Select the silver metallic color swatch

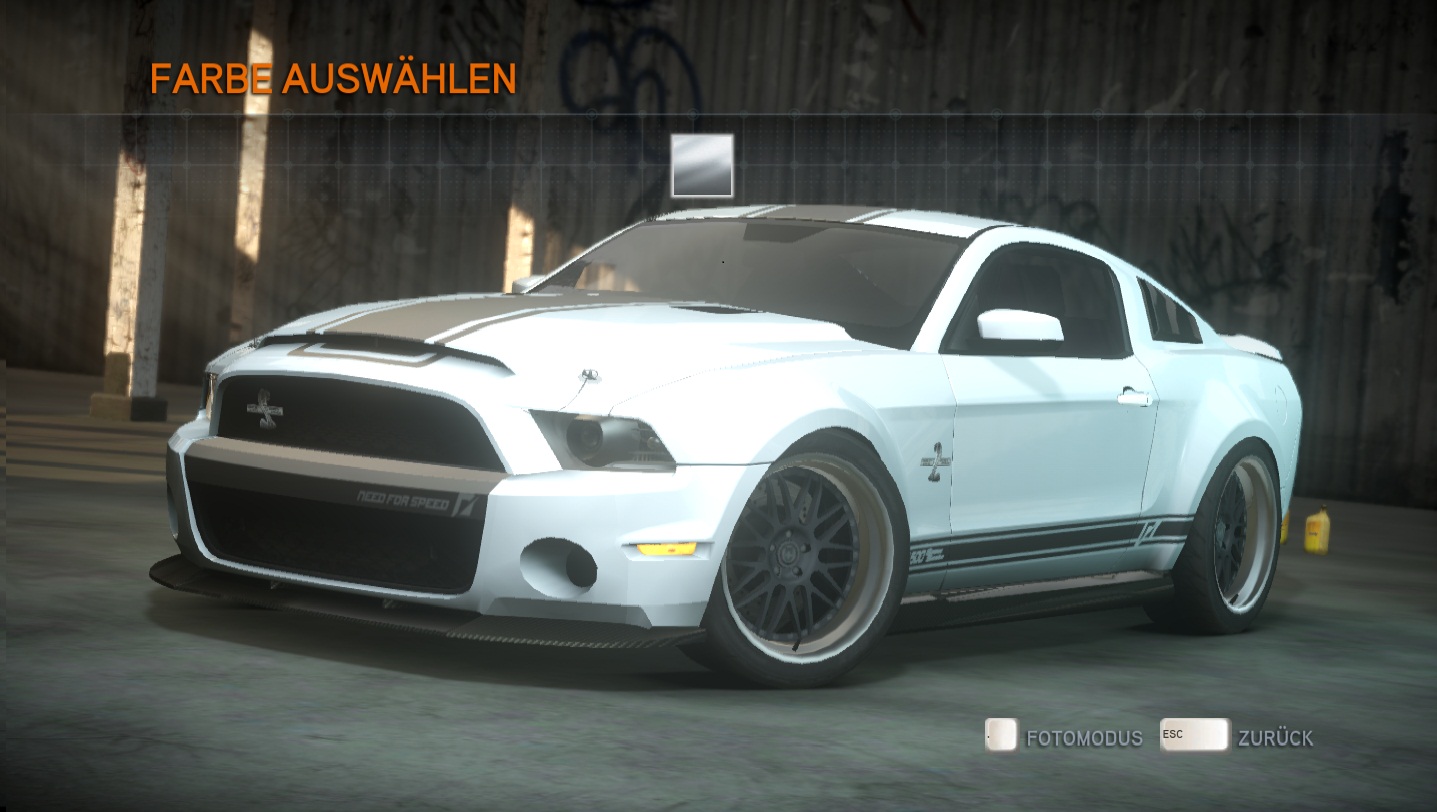(702, 166)
